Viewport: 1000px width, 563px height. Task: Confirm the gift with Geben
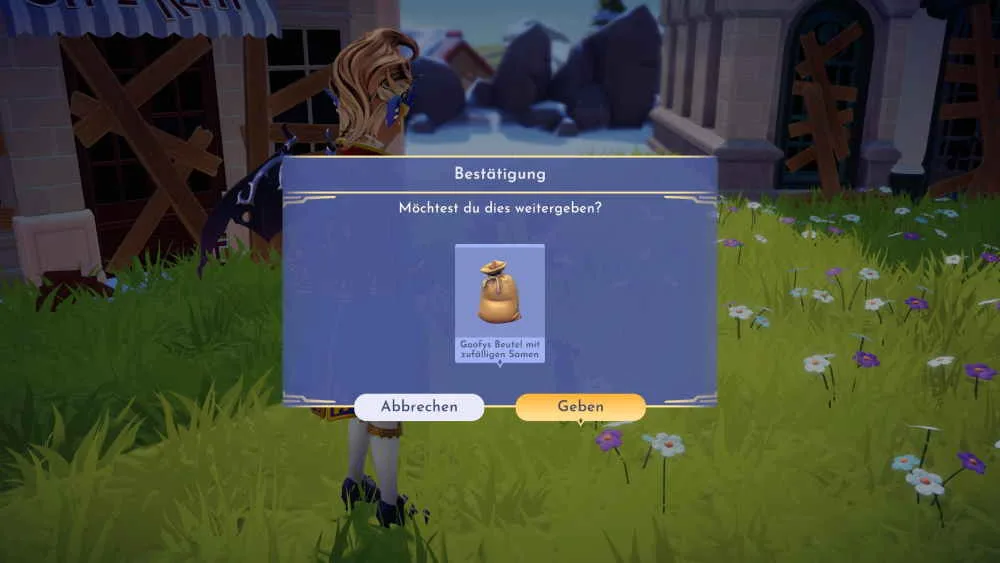pyautogui.click(x=580, y=407)
